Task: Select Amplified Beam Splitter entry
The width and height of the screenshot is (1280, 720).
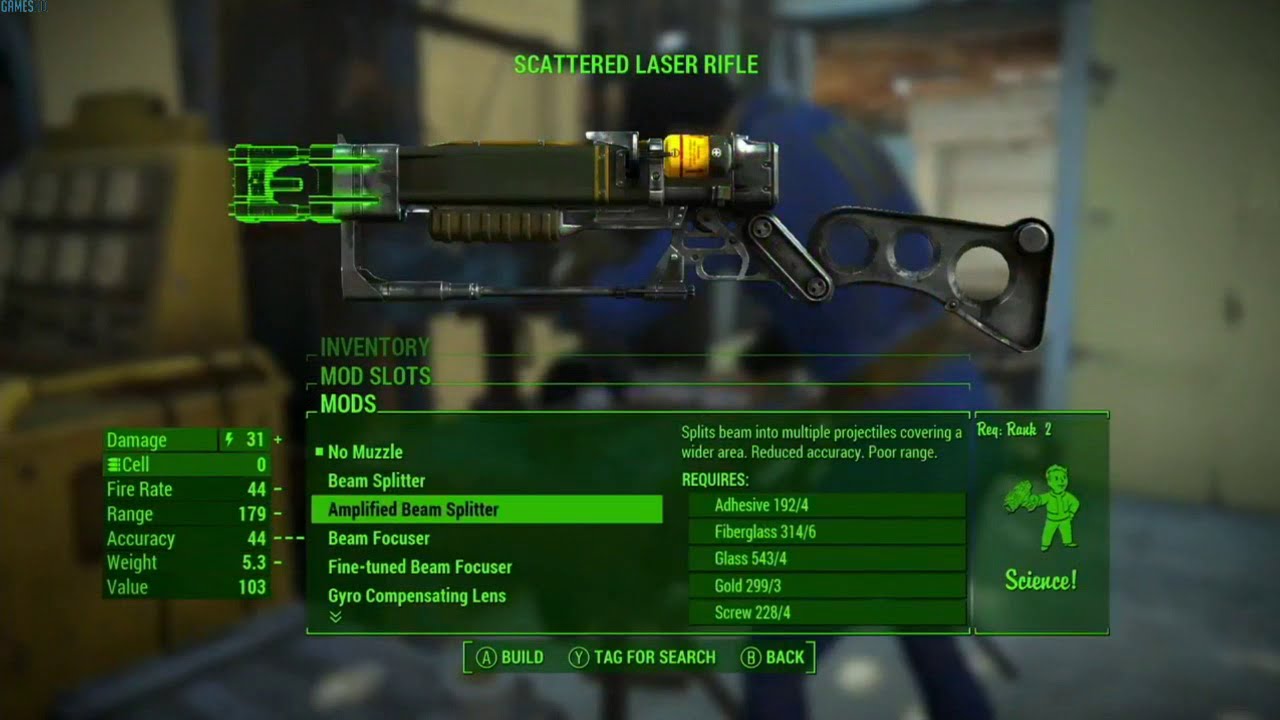Action: (486, 510)
